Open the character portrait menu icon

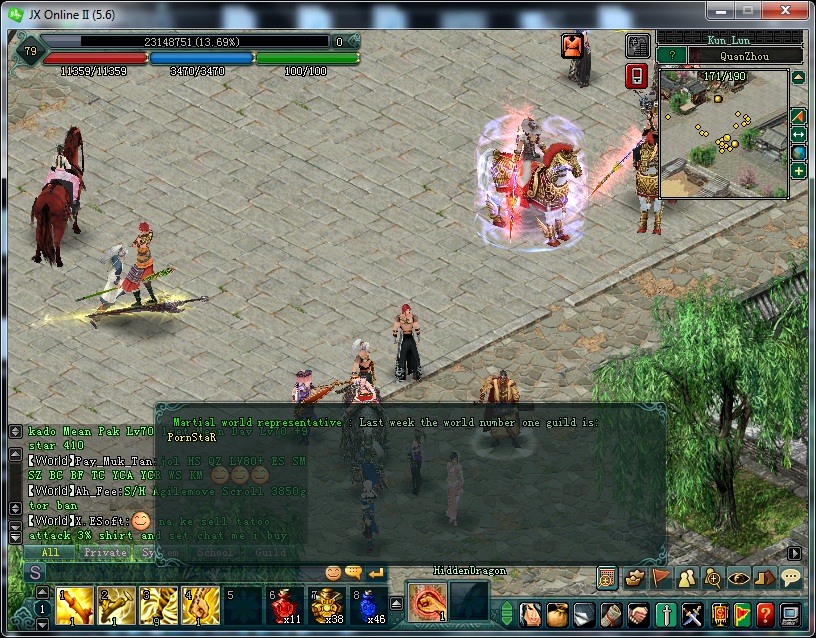[532, 613]
